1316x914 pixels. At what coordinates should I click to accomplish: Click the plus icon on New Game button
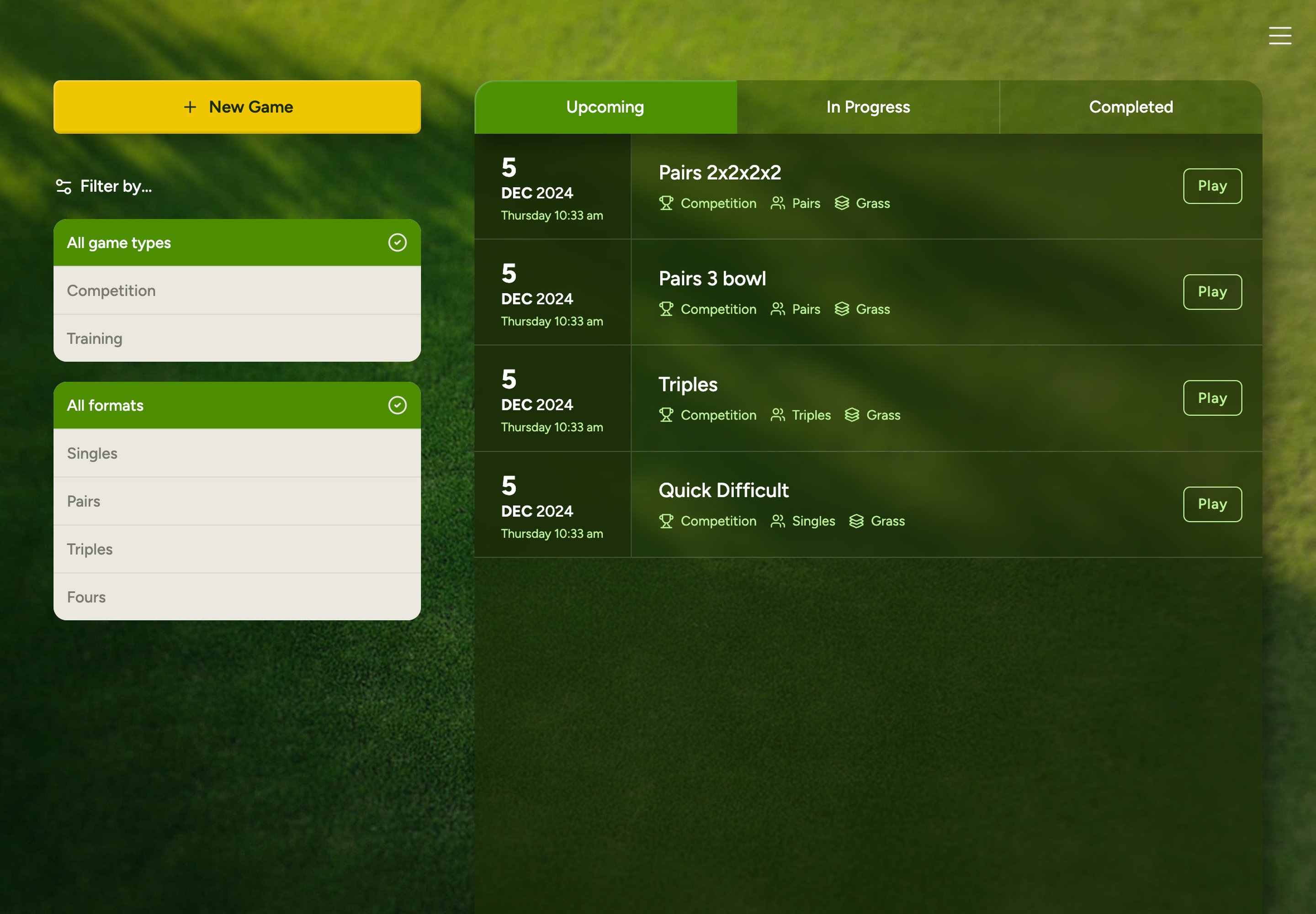coord(189,106)
